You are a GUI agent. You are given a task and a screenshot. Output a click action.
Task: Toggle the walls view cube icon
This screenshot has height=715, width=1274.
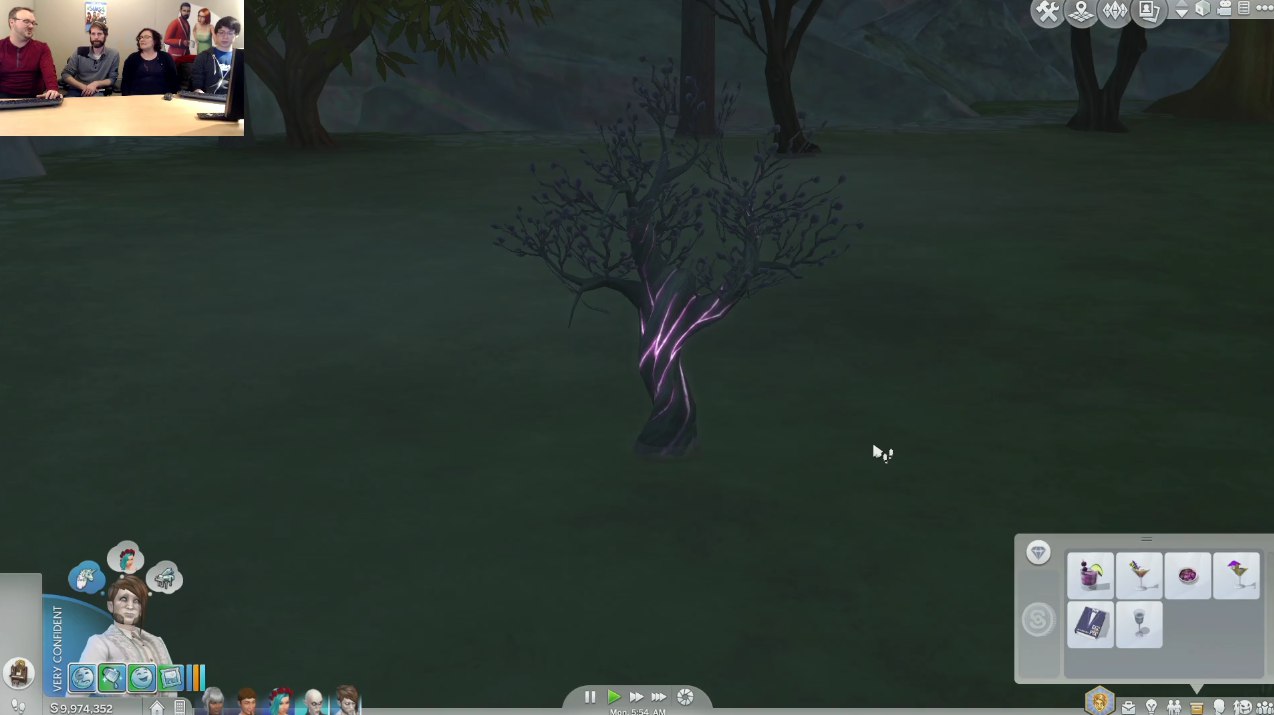tap(1203, 9)
